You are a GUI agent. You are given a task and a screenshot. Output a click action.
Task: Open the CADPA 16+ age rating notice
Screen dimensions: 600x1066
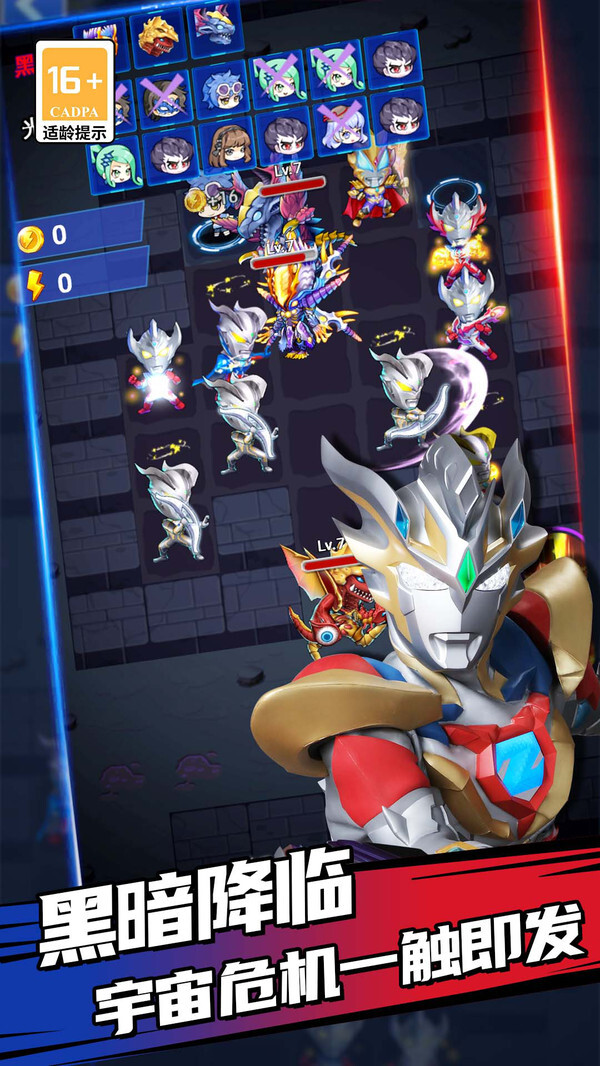(74, 91)
